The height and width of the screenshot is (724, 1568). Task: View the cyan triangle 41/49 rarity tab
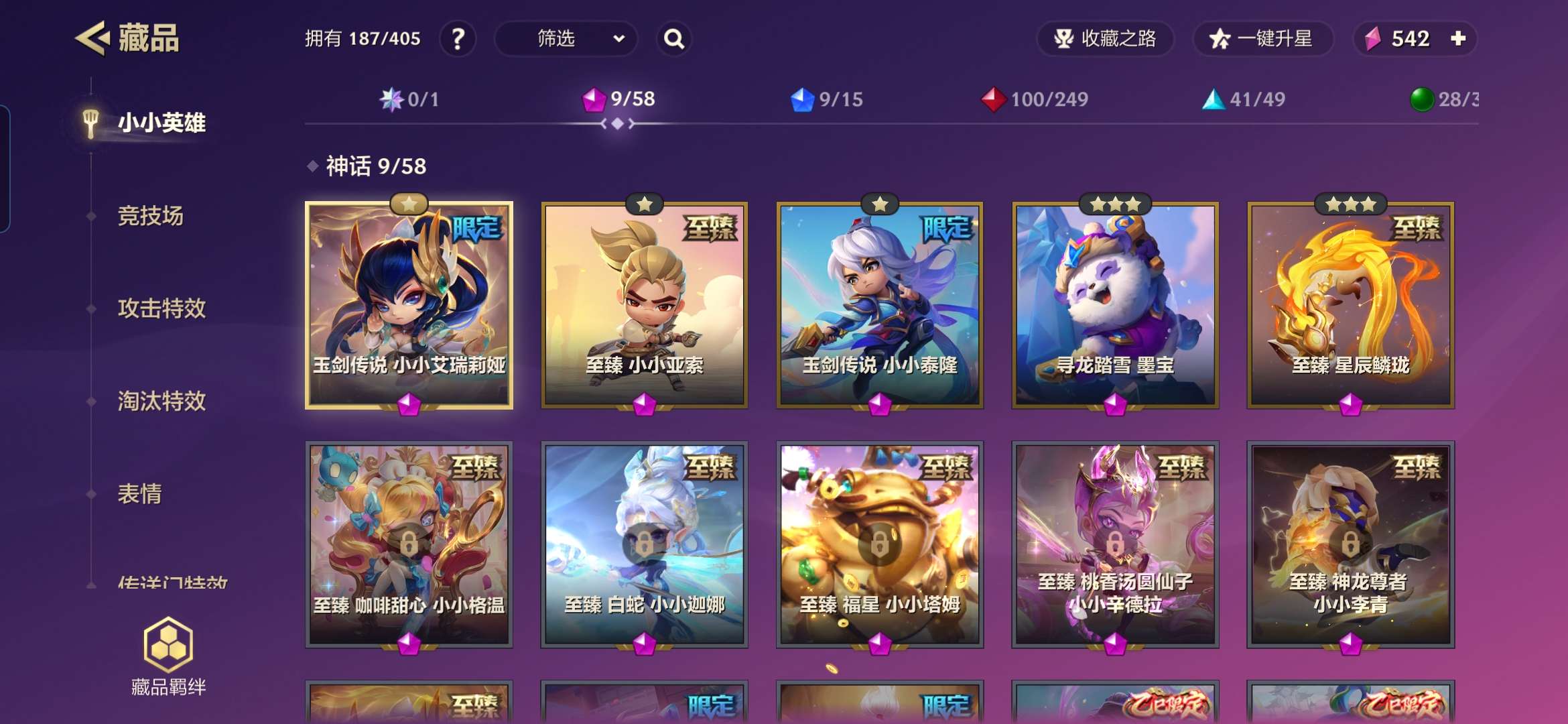point(1244,100)
